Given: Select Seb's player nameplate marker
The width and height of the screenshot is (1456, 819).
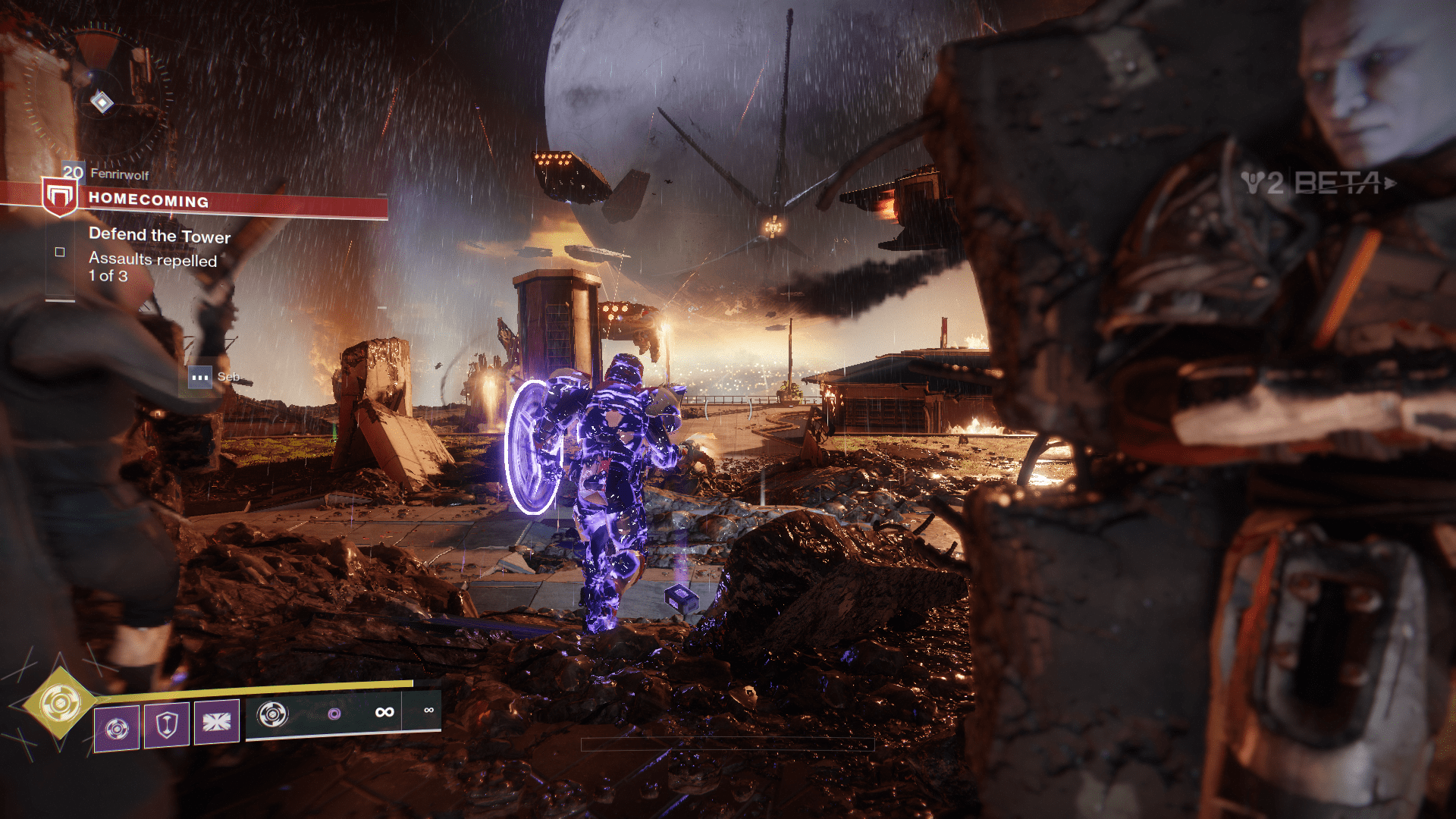Looking at the screenshot, I should pyautogui.click(x=200, y=377).
